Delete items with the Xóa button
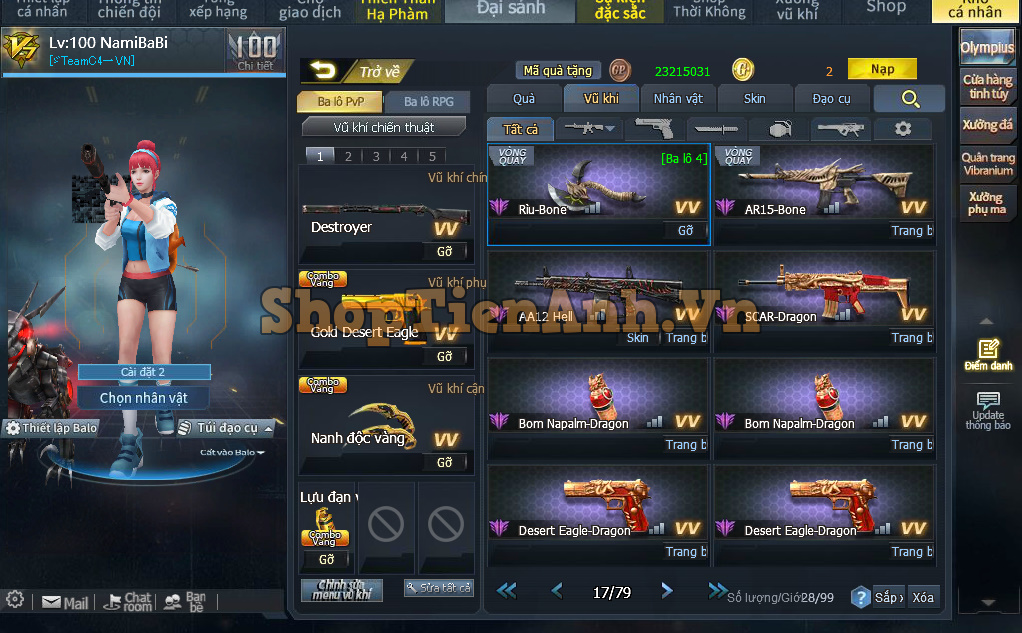The height and width of the screenshot is (633, 1022). pos(922,597)
